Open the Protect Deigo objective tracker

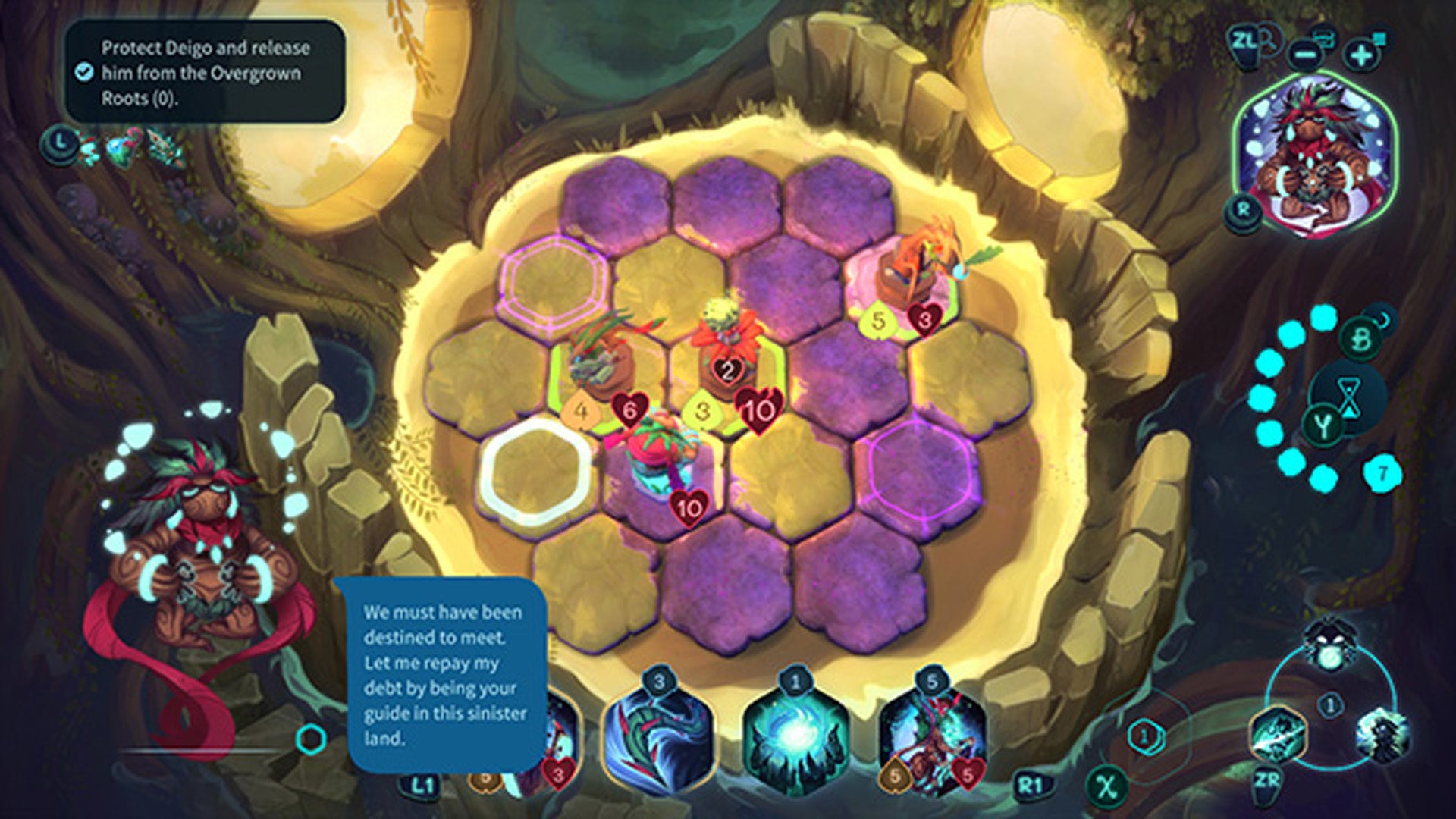[x=205, y=73]
